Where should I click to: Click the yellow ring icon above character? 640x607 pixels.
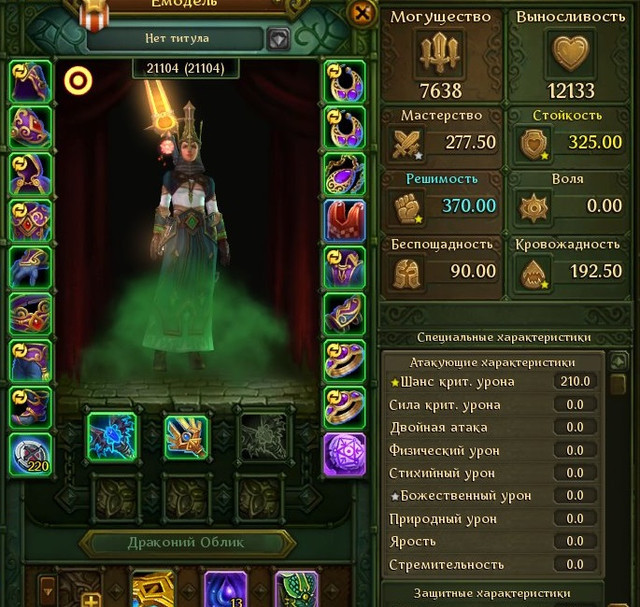78,80
